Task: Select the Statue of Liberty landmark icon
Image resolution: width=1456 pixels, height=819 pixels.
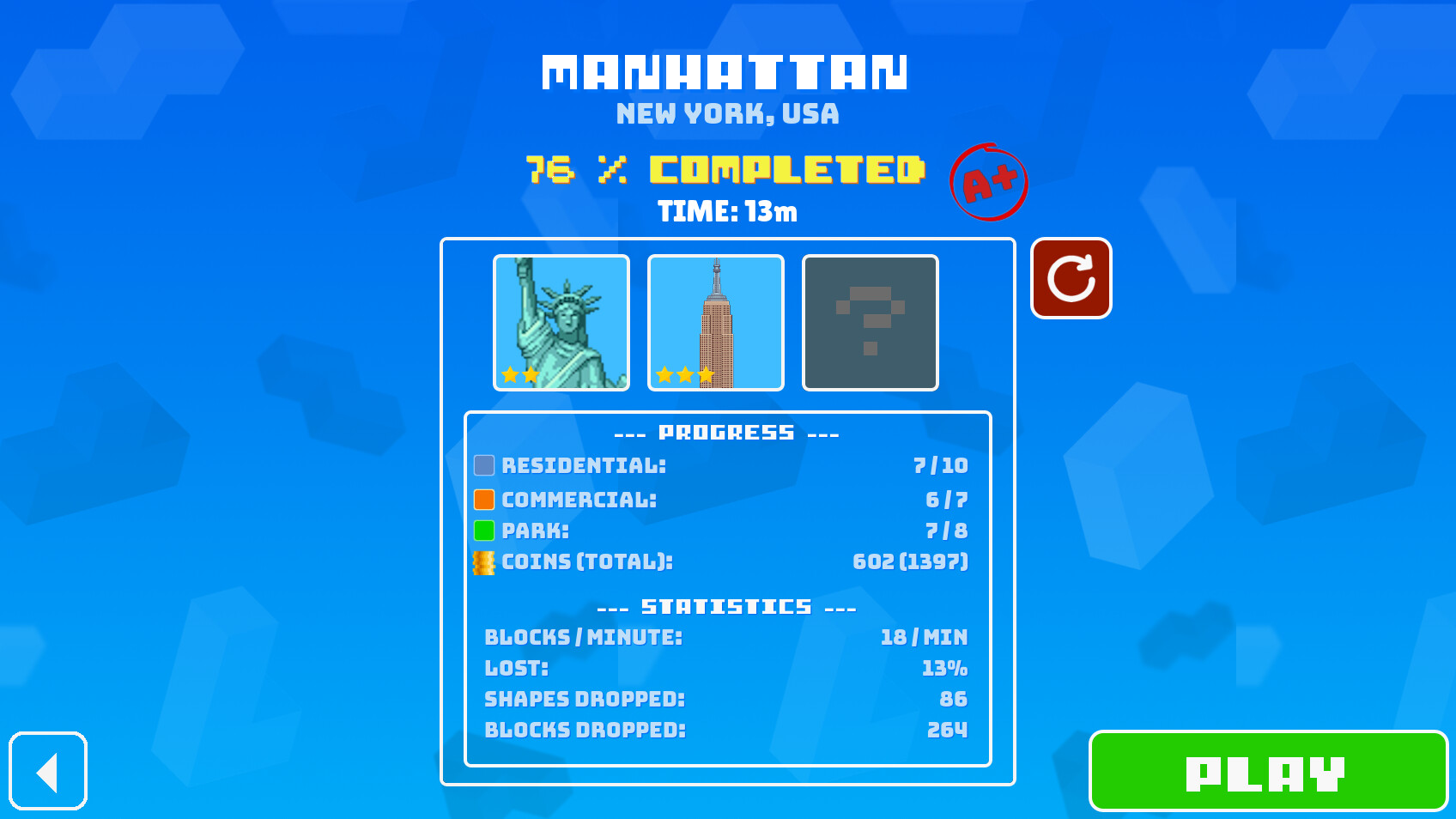Action: click(x=561, y=322)
